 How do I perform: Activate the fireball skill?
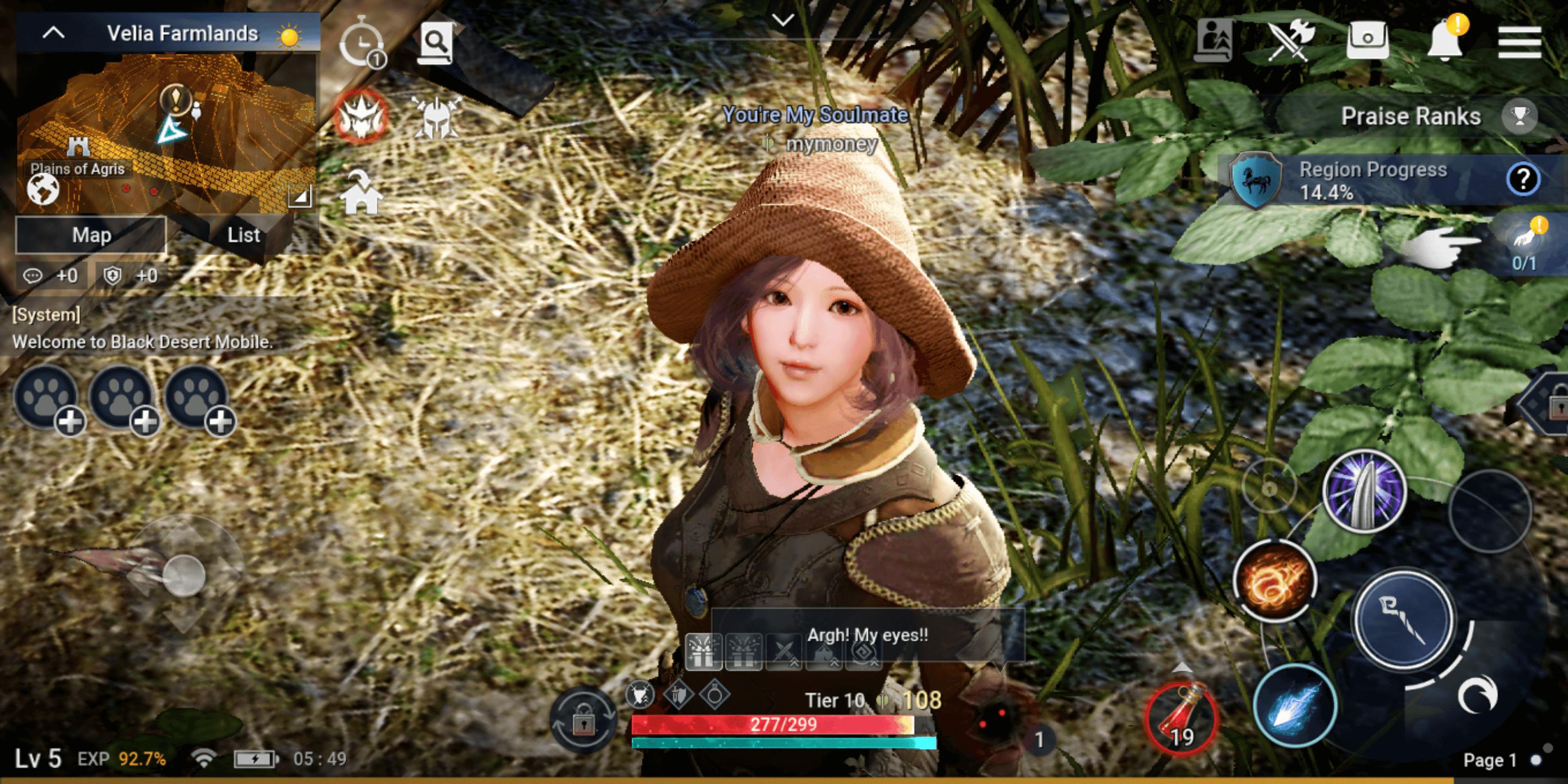pos(1275,580)
